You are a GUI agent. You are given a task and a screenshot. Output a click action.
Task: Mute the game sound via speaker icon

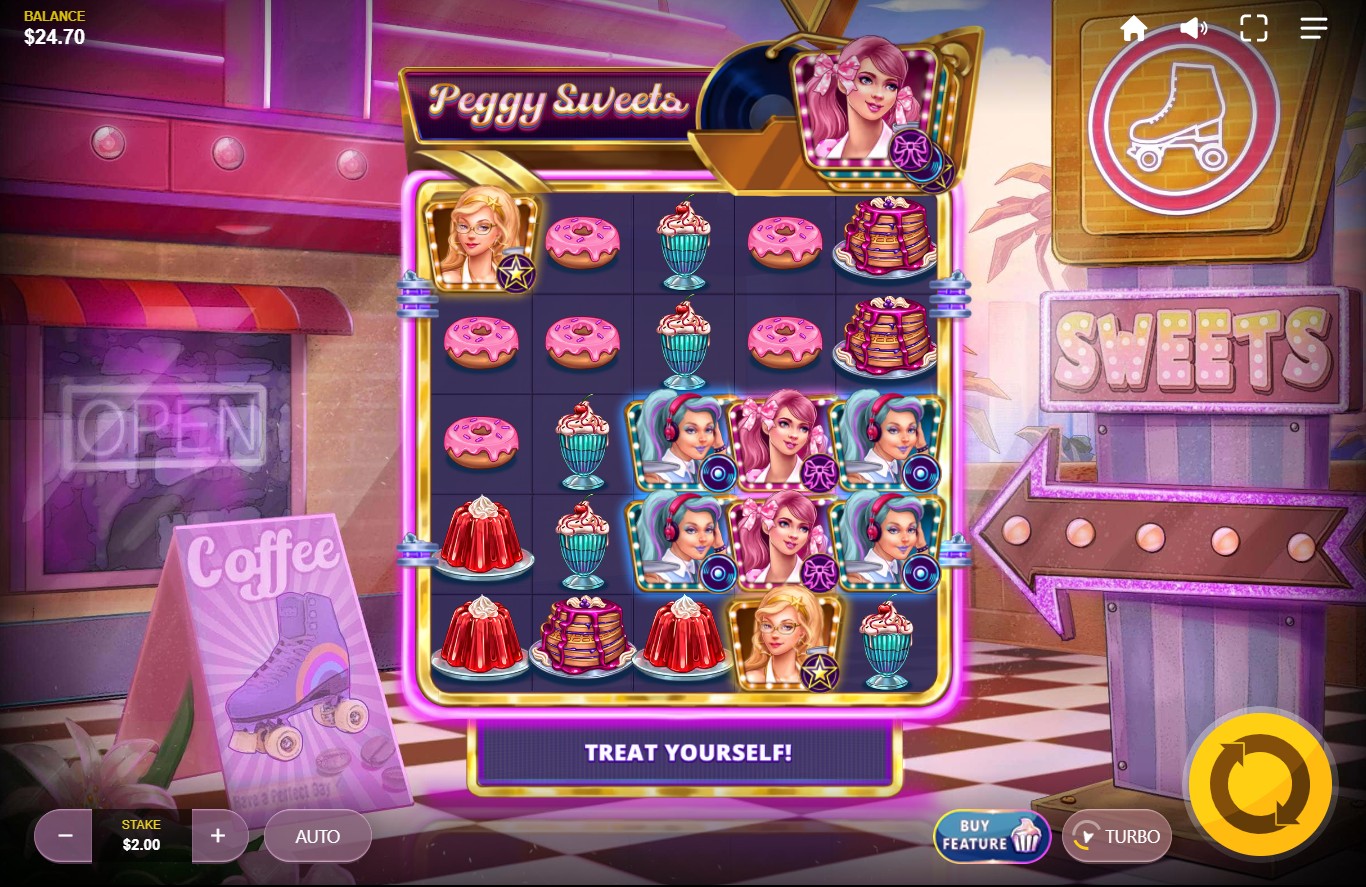(x=1193, y=28)
